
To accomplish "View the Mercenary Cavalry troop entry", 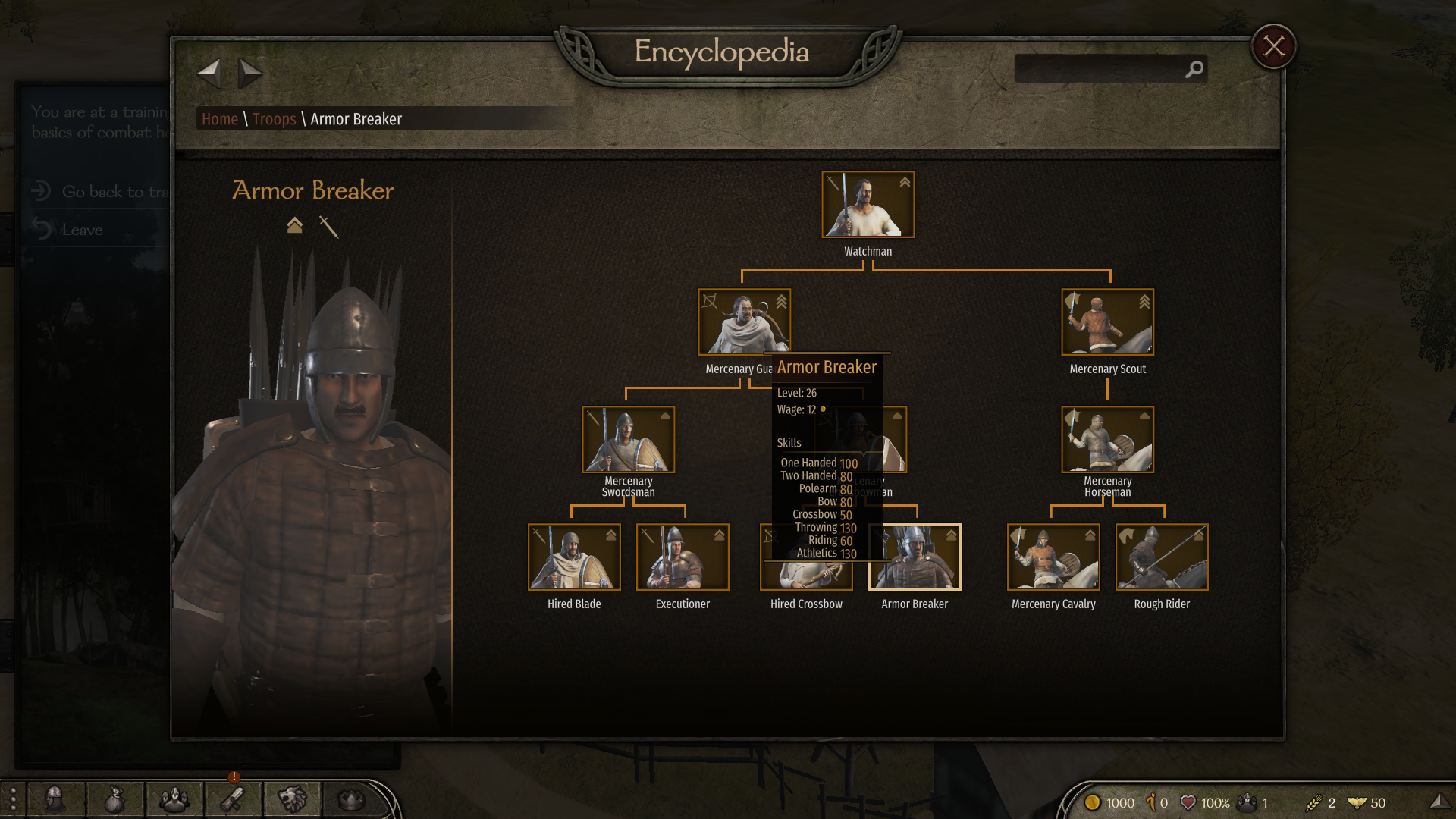I will [1053, 557].
